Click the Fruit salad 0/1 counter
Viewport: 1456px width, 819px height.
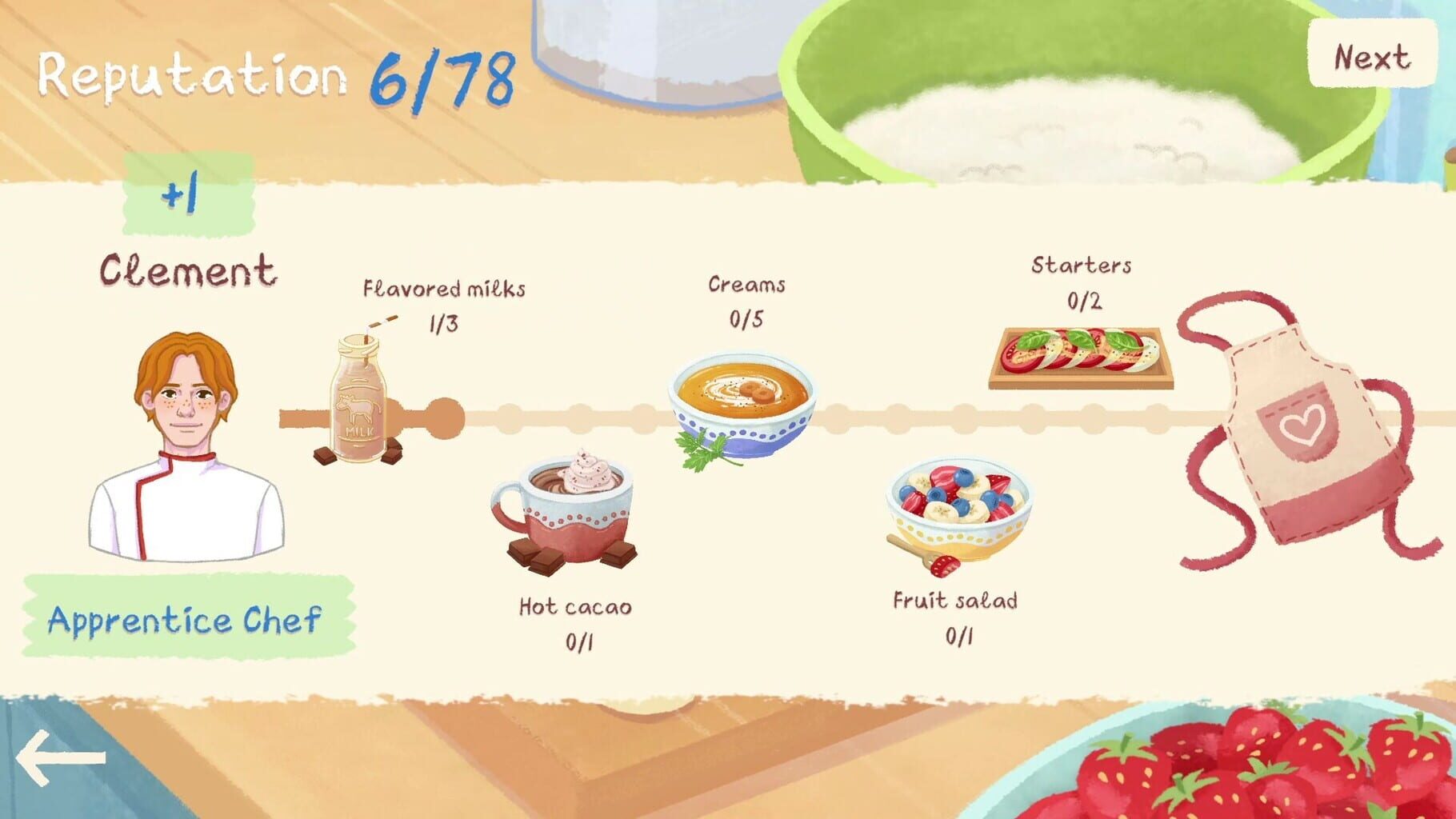pyautogui.click(x=957, y=637)
